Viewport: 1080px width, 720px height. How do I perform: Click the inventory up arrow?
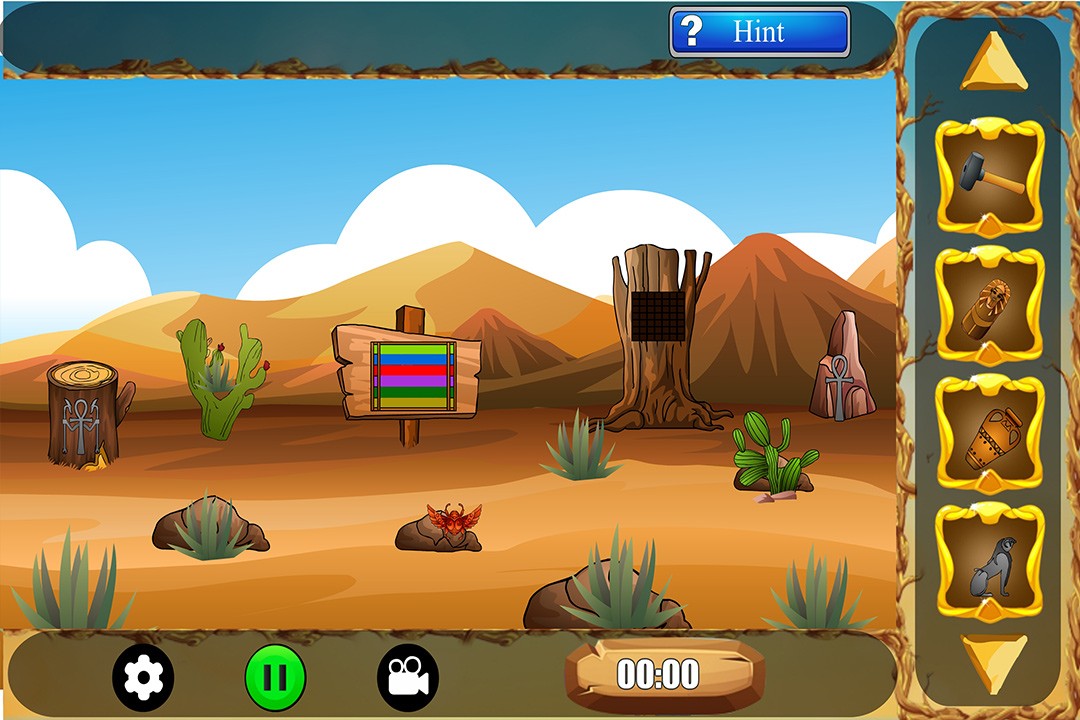992,63
